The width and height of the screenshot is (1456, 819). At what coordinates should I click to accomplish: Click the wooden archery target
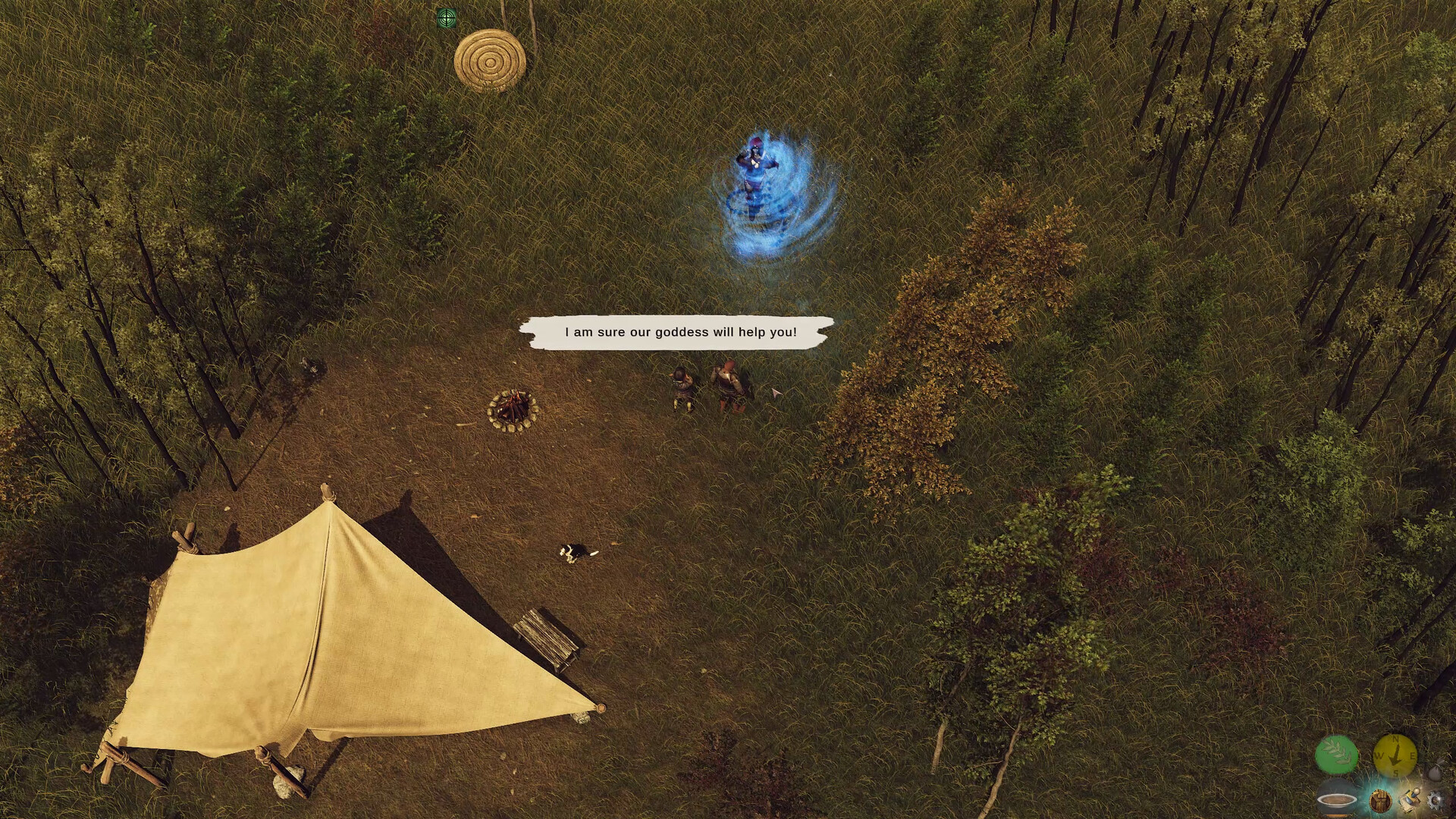pyautogui.click(x=490, y=63)
